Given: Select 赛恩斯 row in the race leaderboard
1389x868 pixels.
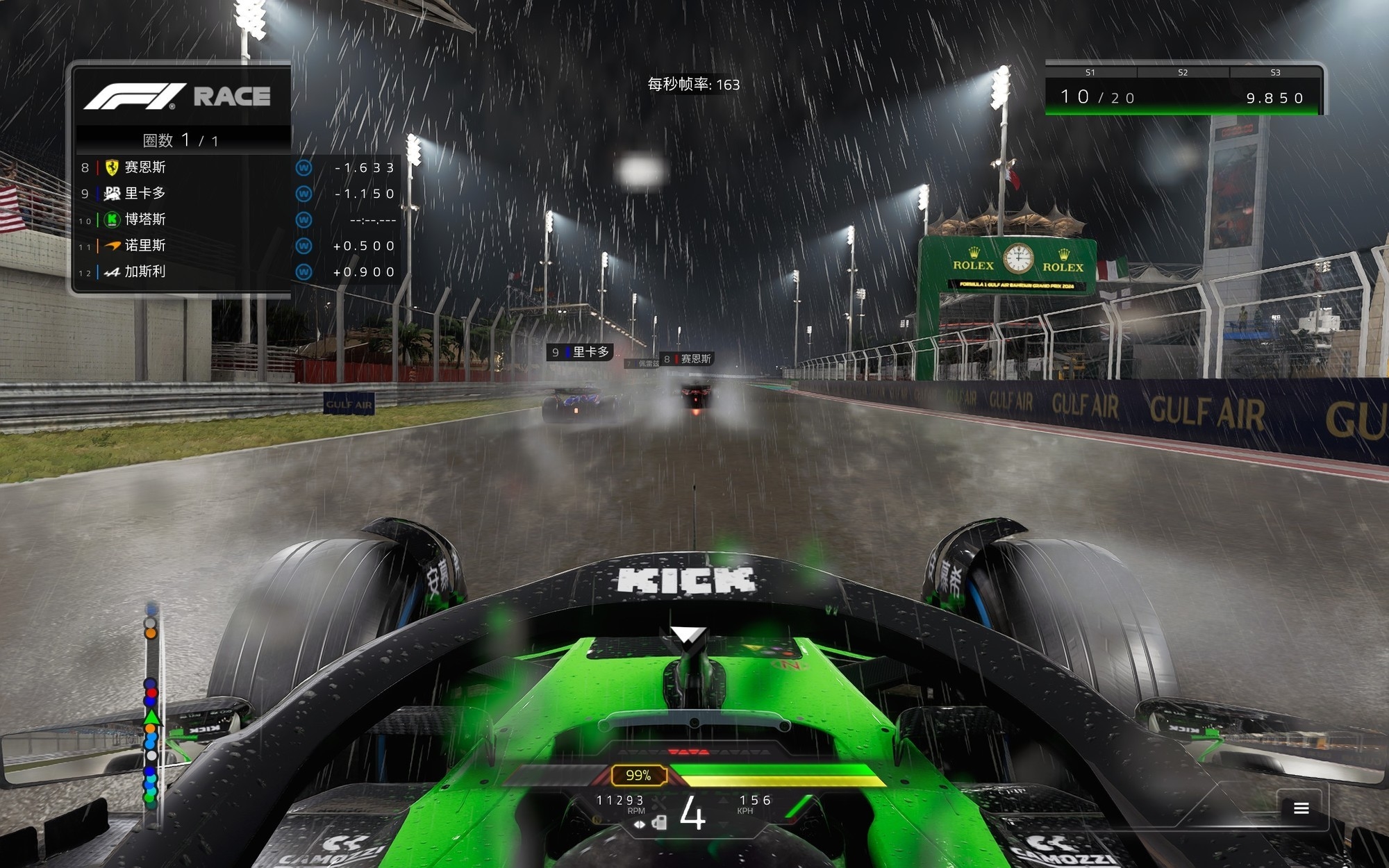Looking at the screenshot, I should (x=236, y=167).
